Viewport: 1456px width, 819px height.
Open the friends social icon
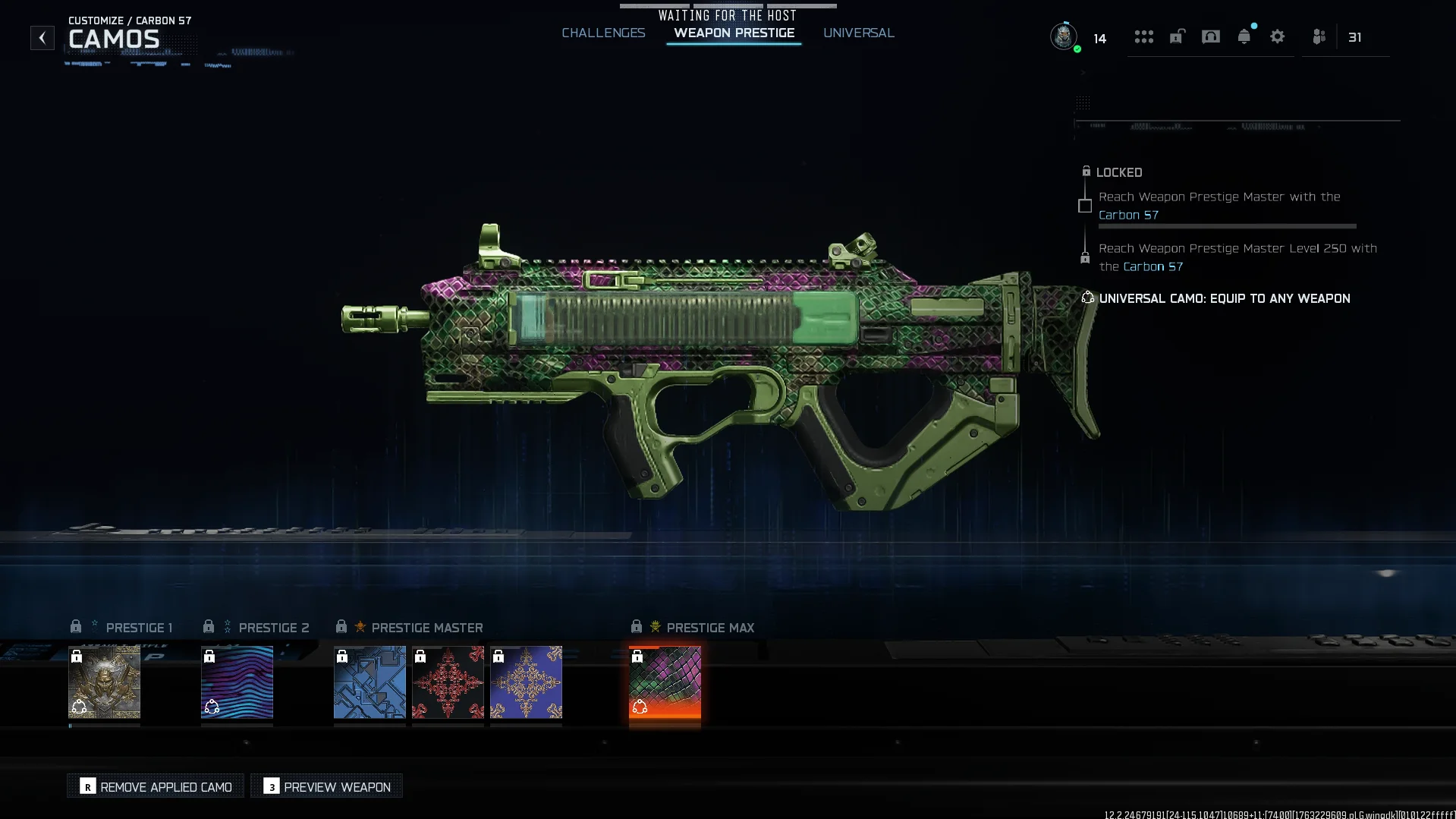pos(1319,36)
